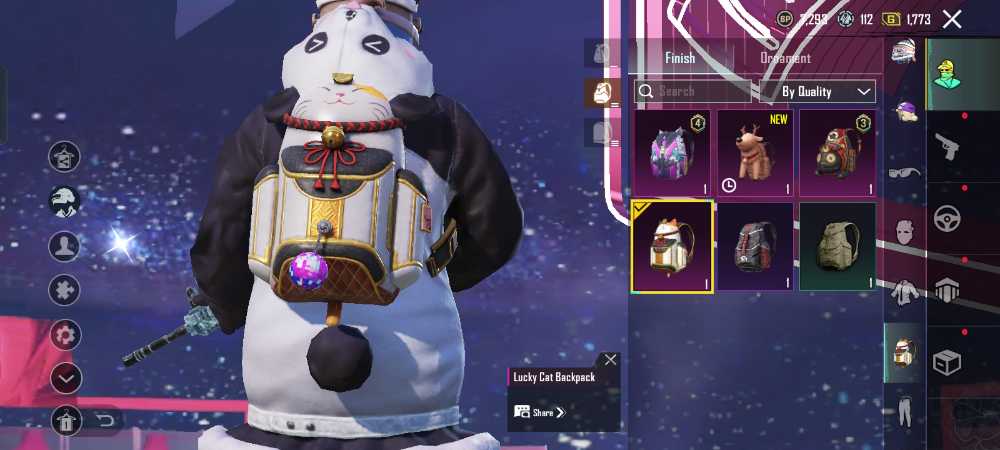This screenshot has height=450, width=1000.
Task: Open the By Quality sort dropdown
Action: coord(818,91)
